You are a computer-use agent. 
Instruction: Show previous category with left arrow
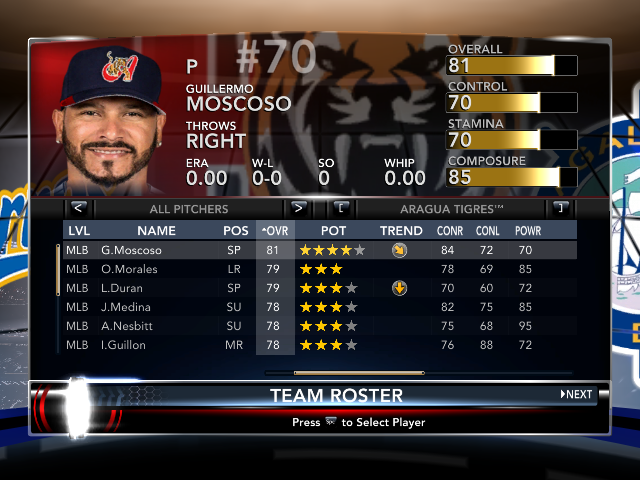pos(79,209)
